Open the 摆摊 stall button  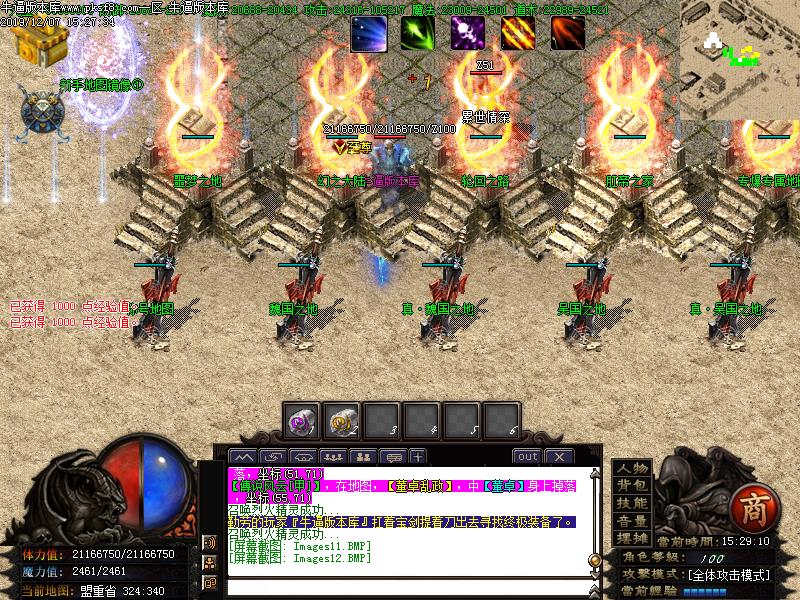pyautogui.click(x=631, y=538)
